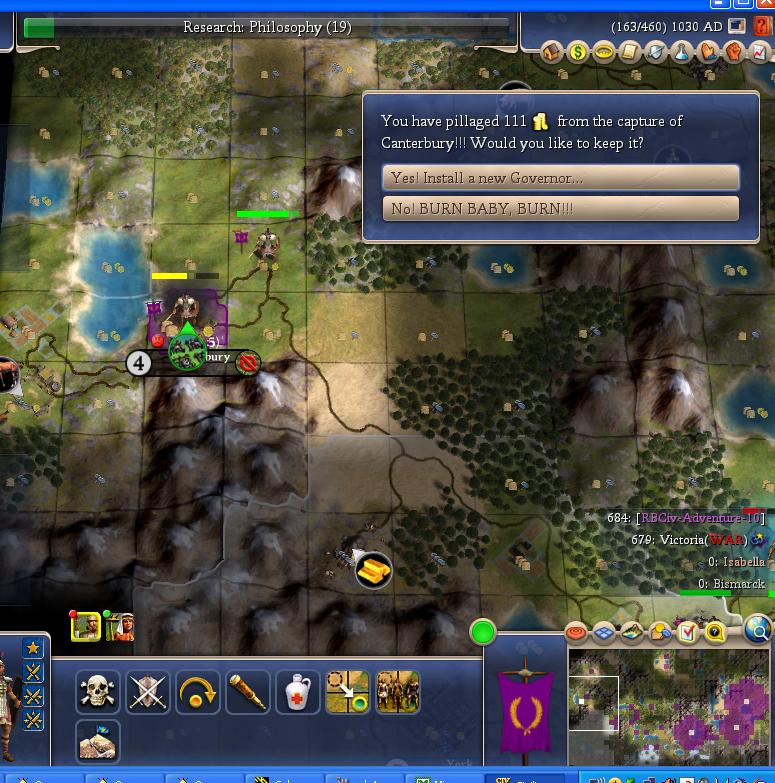775x783 pixels.
Task: Click the skull and crossbones delete-unit action
Action: click(x=98, y=692)
